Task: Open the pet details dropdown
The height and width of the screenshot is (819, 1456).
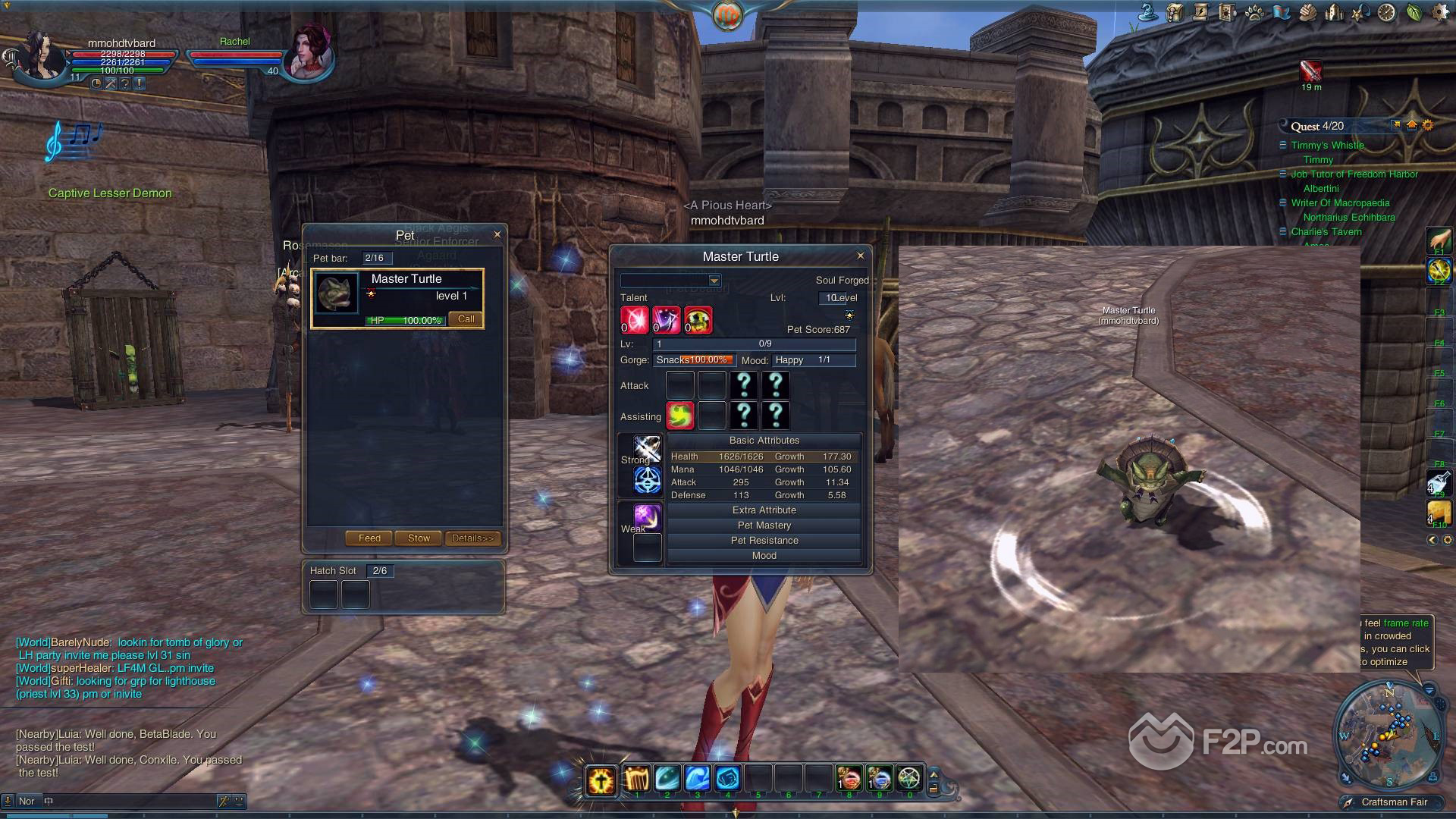Action: point(714,281)
